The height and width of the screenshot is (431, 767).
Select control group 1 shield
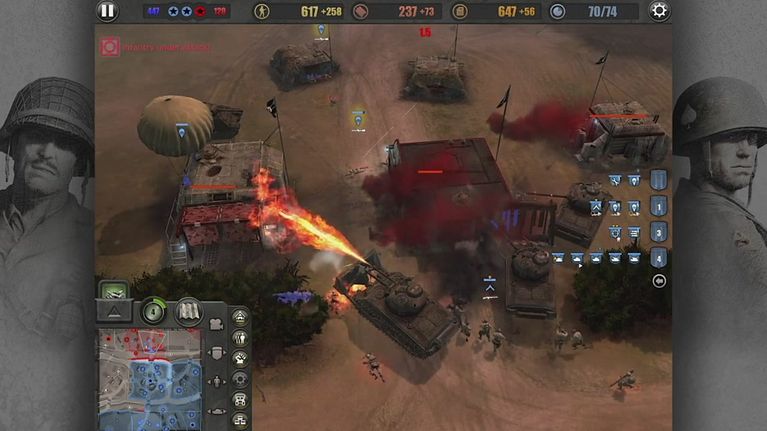click(658, 207)
